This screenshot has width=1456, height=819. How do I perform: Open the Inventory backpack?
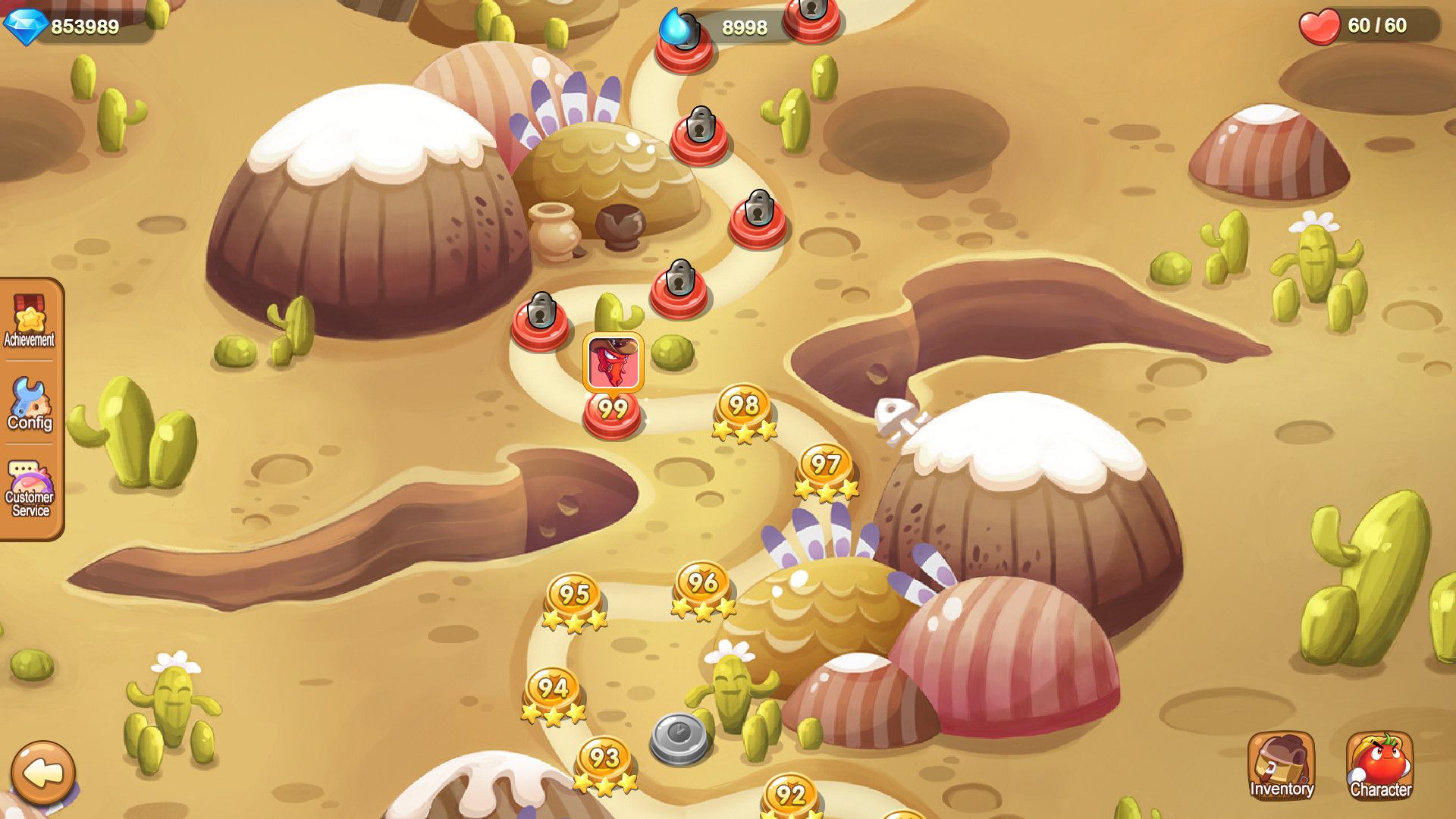tap(1281, 765)
